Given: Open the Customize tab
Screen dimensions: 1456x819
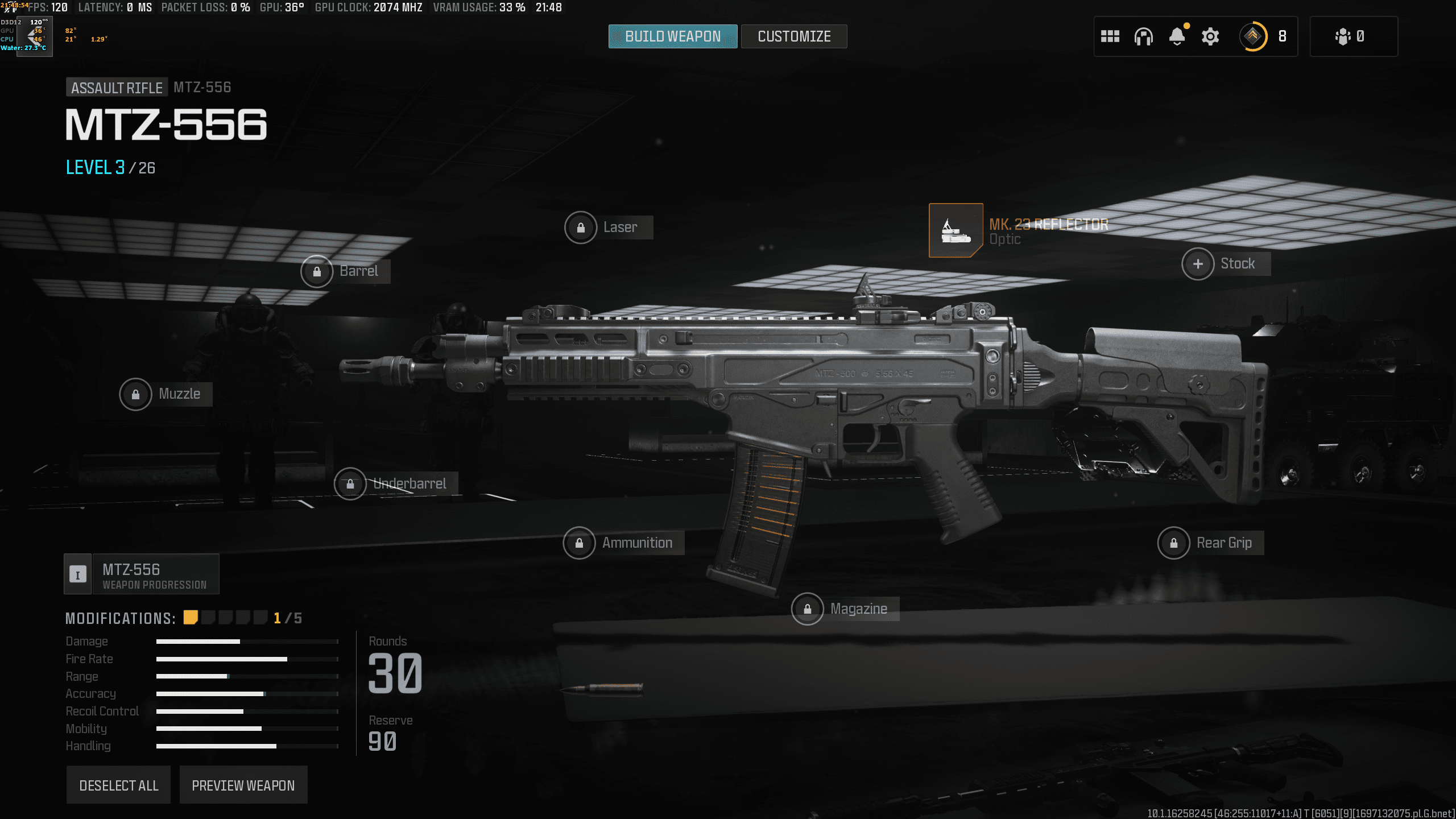Looking at the screenshot, I should [794, 36].
